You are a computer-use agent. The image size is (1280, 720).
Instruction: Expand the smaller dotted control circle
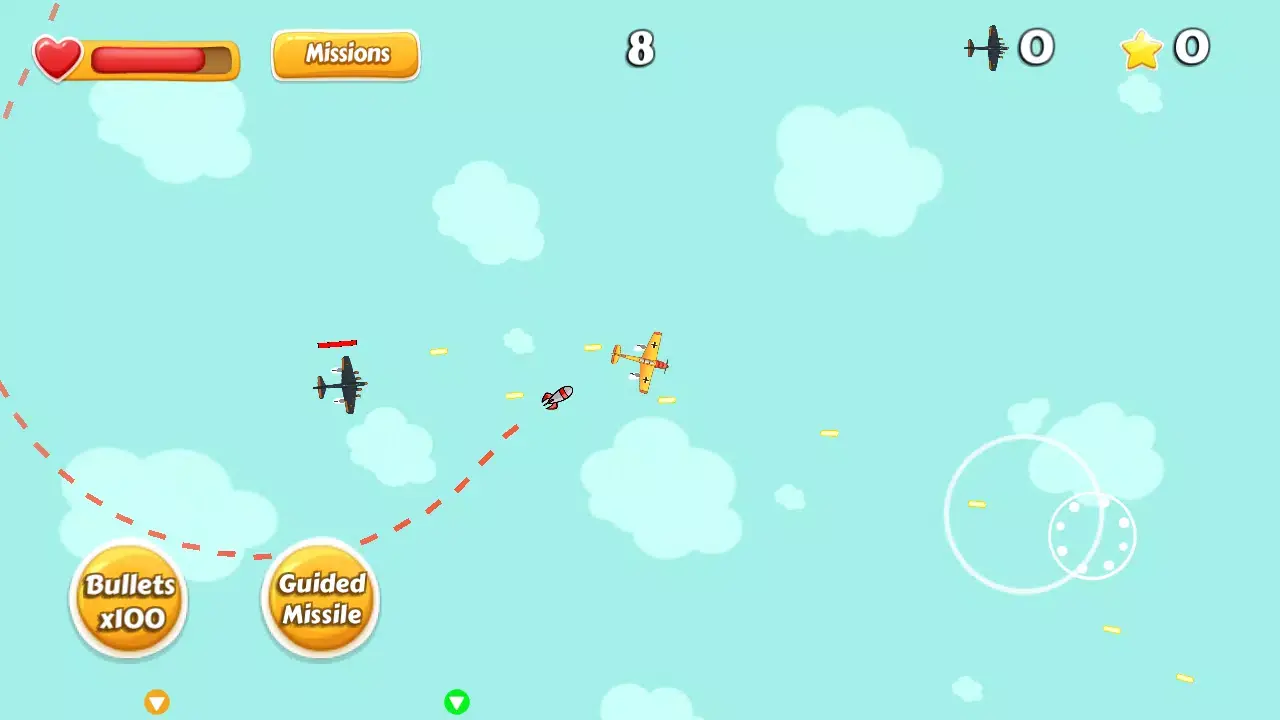(1093, 537)
